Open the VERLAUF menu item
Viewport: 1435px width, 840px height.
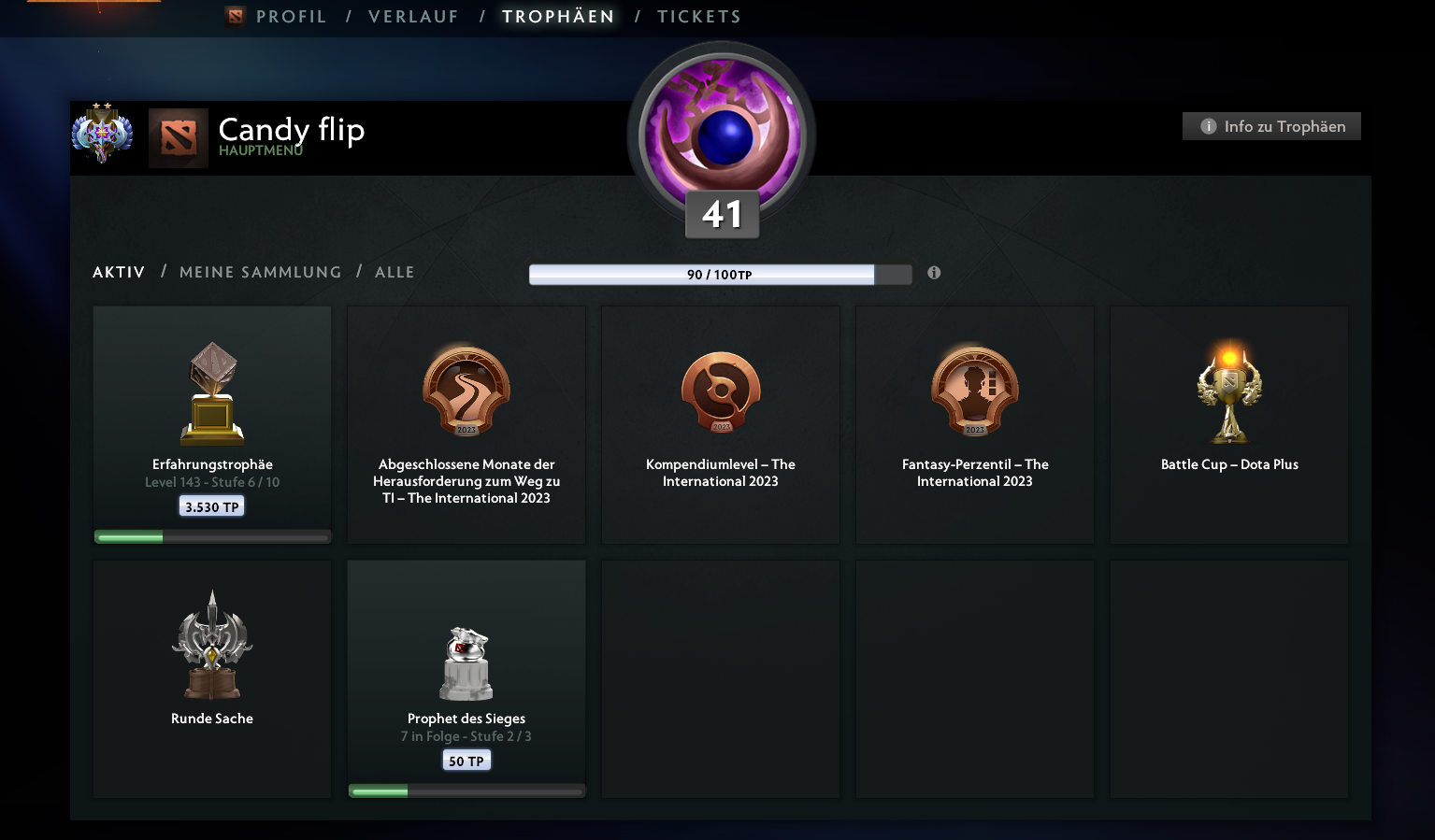413,16
